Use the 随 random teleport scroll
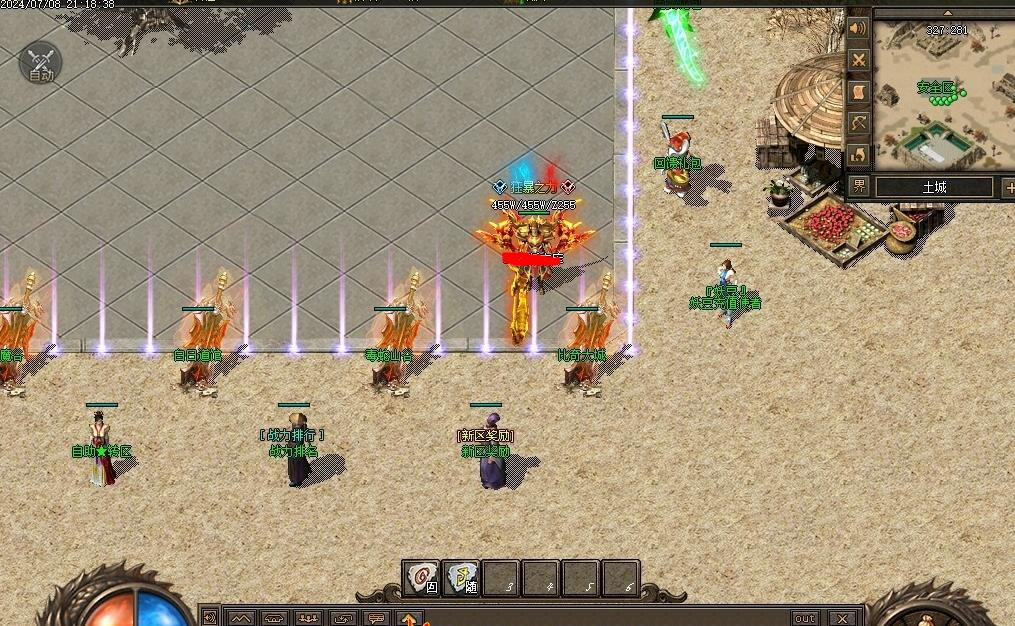 (x=461, y=578)
